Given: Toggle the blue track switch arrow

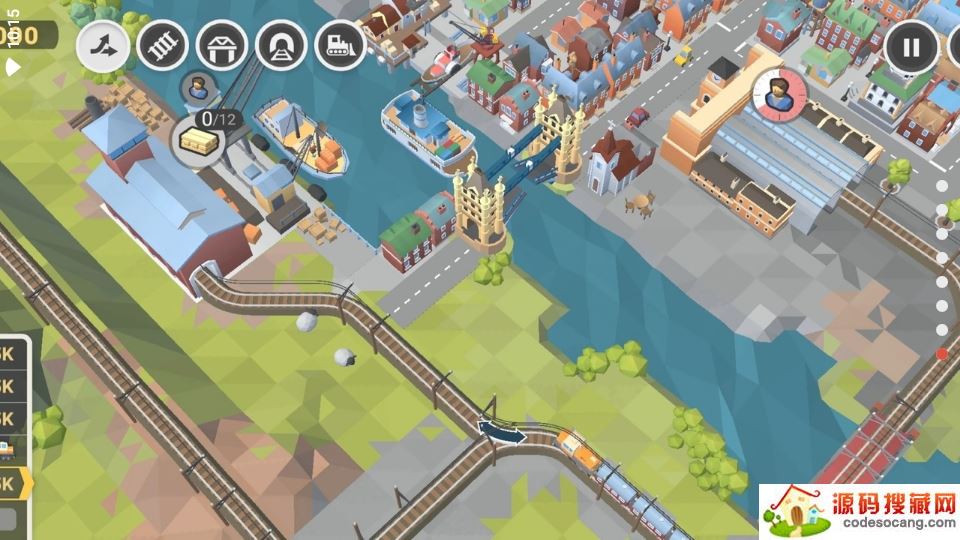Looking at the screenshot, I should coord(502,432).
